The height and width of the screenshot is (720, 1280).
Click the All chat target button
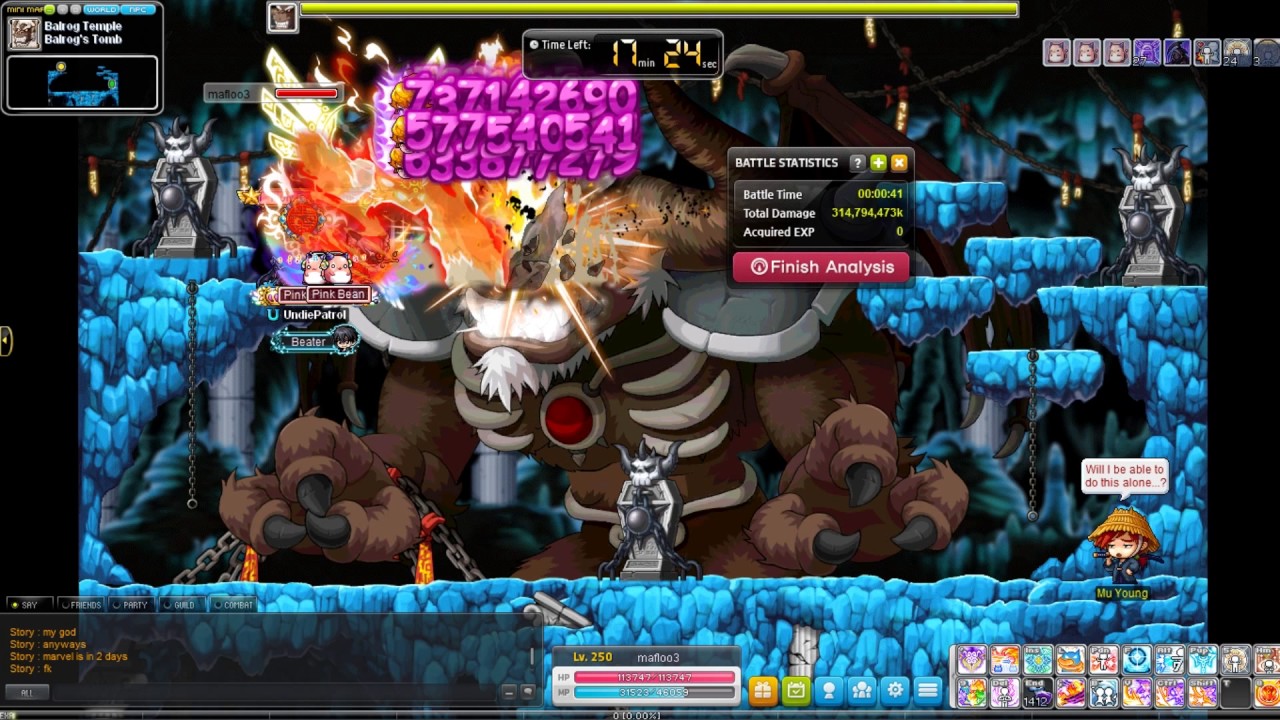(27, 692)
